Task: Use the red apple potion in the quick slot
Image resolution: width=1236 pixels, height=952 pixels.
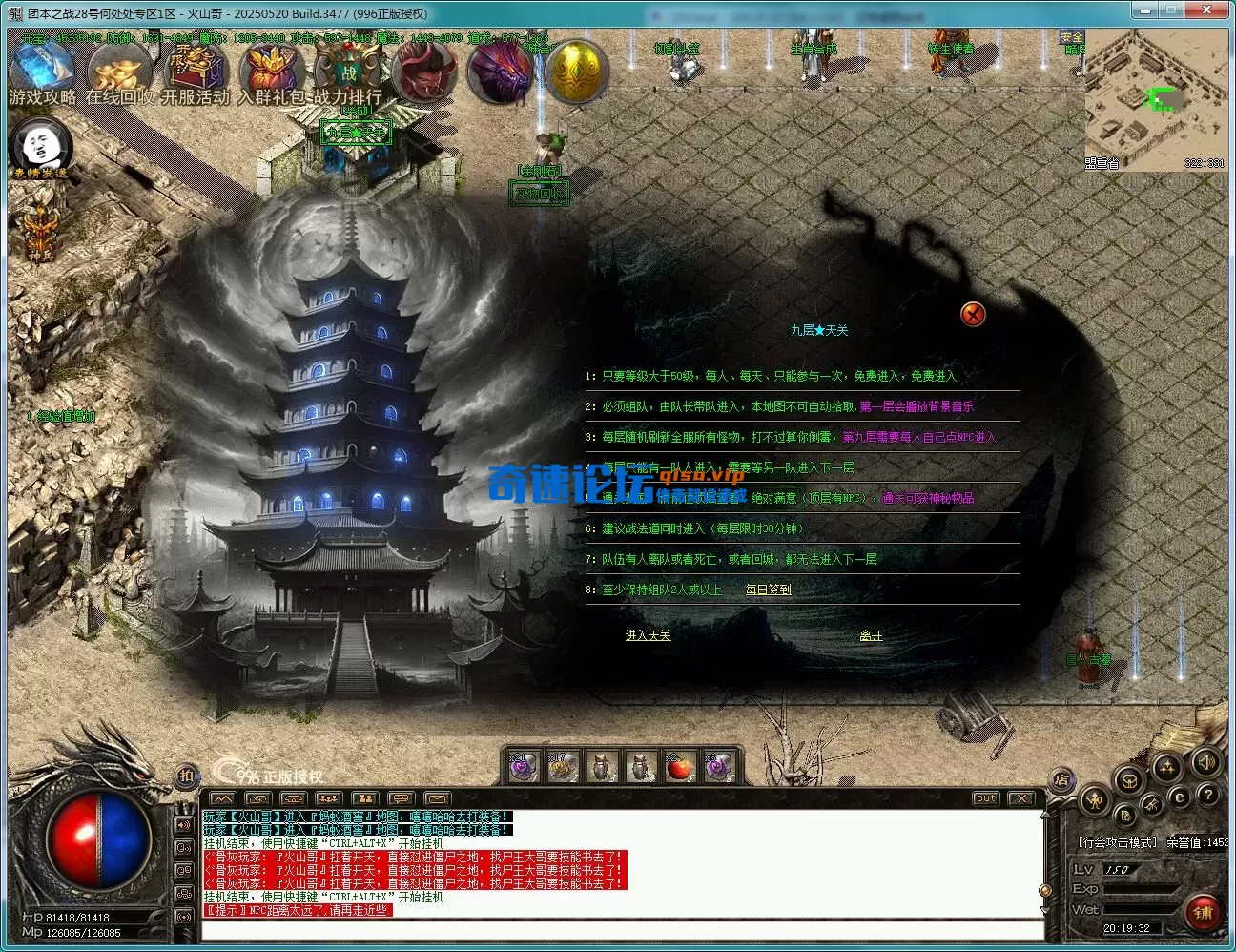Action: pos(680,767)
